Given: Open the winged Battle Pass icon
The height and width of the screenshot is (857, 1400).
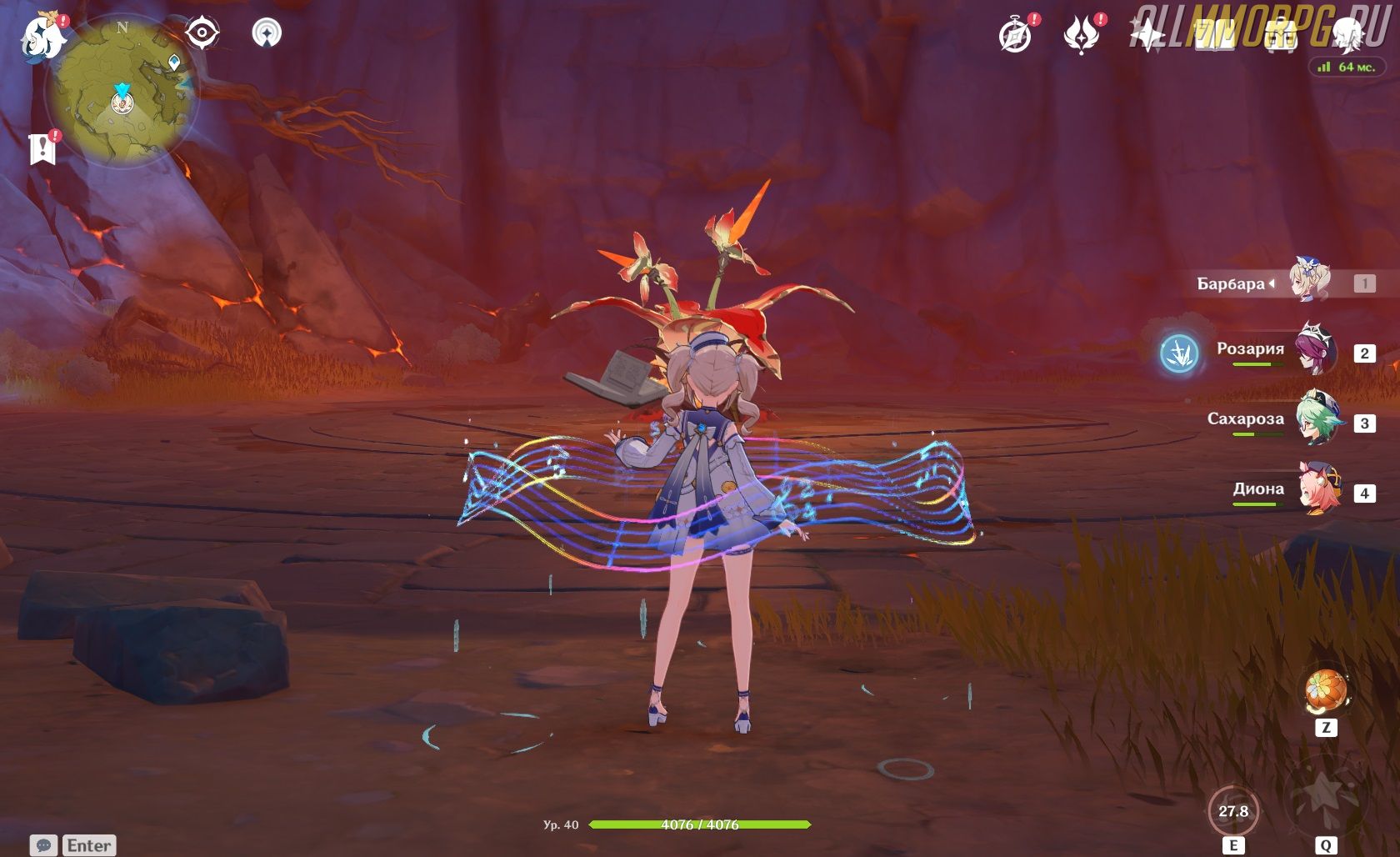Looking at the screenshot, I should (x=1082, y=35).
